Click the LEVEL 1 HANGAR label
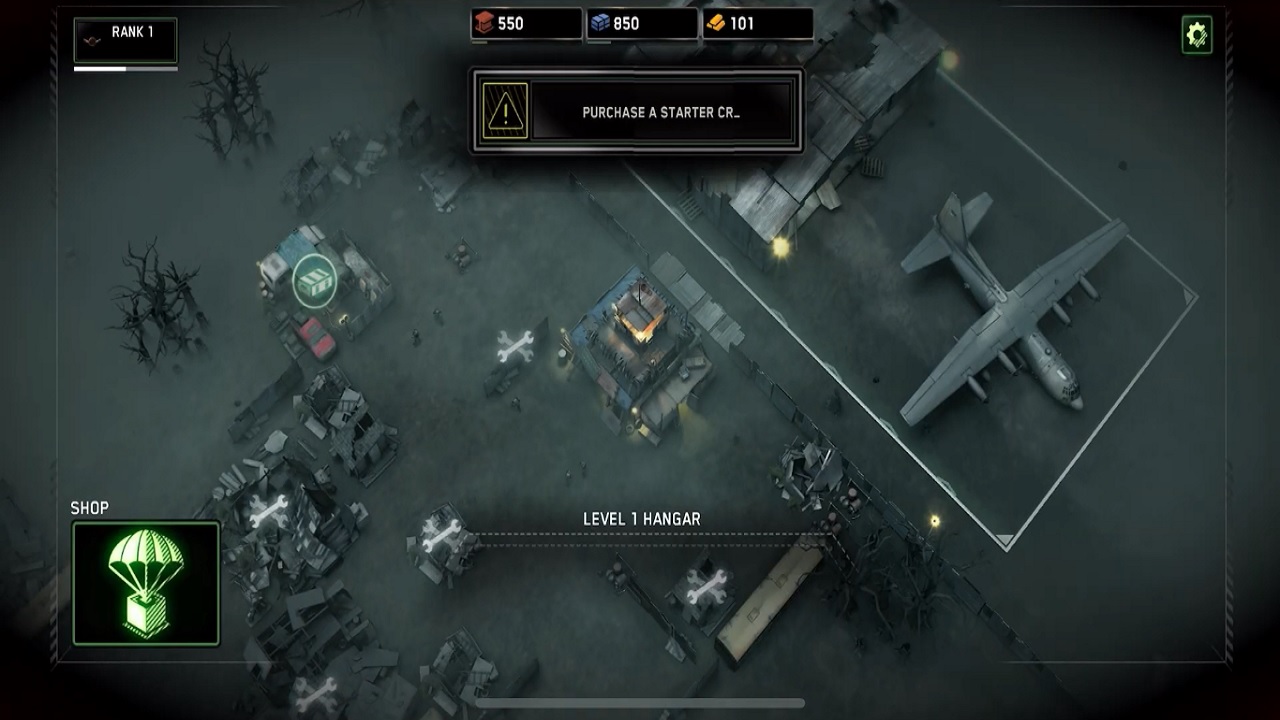The image size is (1280, 720). coord(643,519)
